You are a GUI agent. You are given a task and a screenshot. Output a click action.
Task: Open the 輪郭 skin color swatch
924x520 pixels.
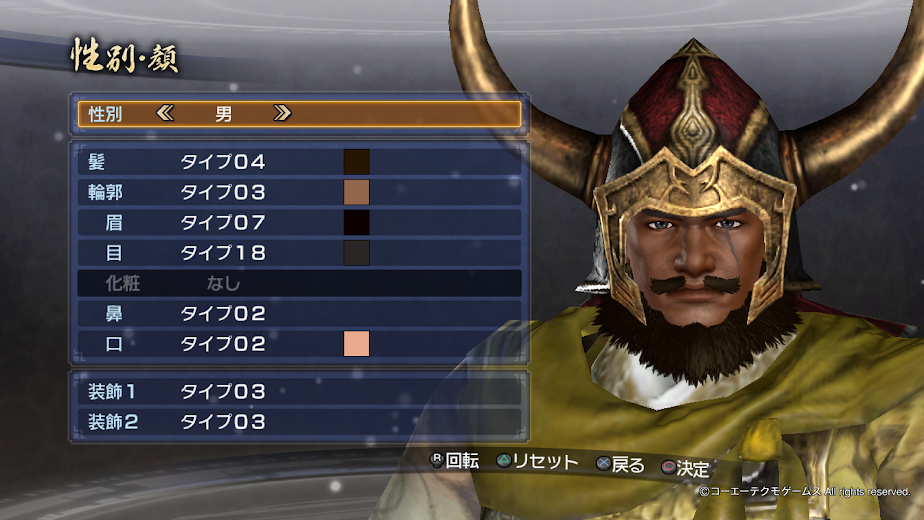pos(357,192)
